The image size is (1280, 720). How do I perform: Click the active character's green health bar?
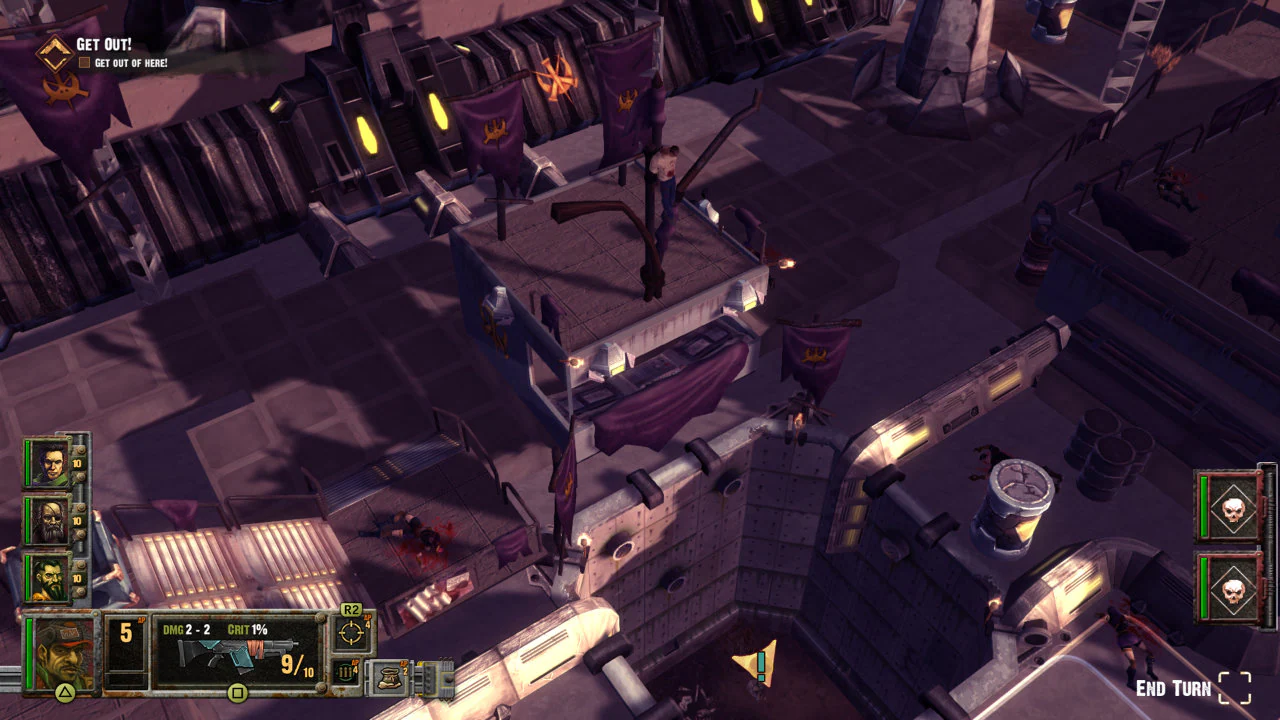point(28,650)
